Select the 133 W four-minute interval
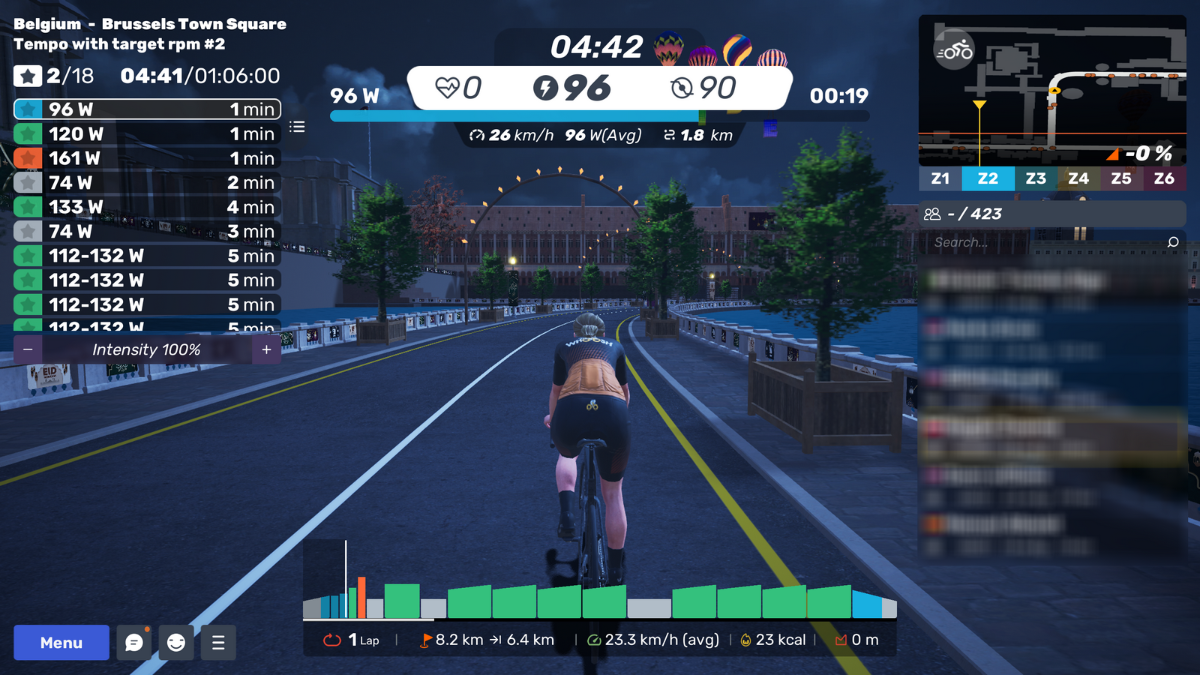Viewport: 1200px width, 675px height. click(146, 207)
